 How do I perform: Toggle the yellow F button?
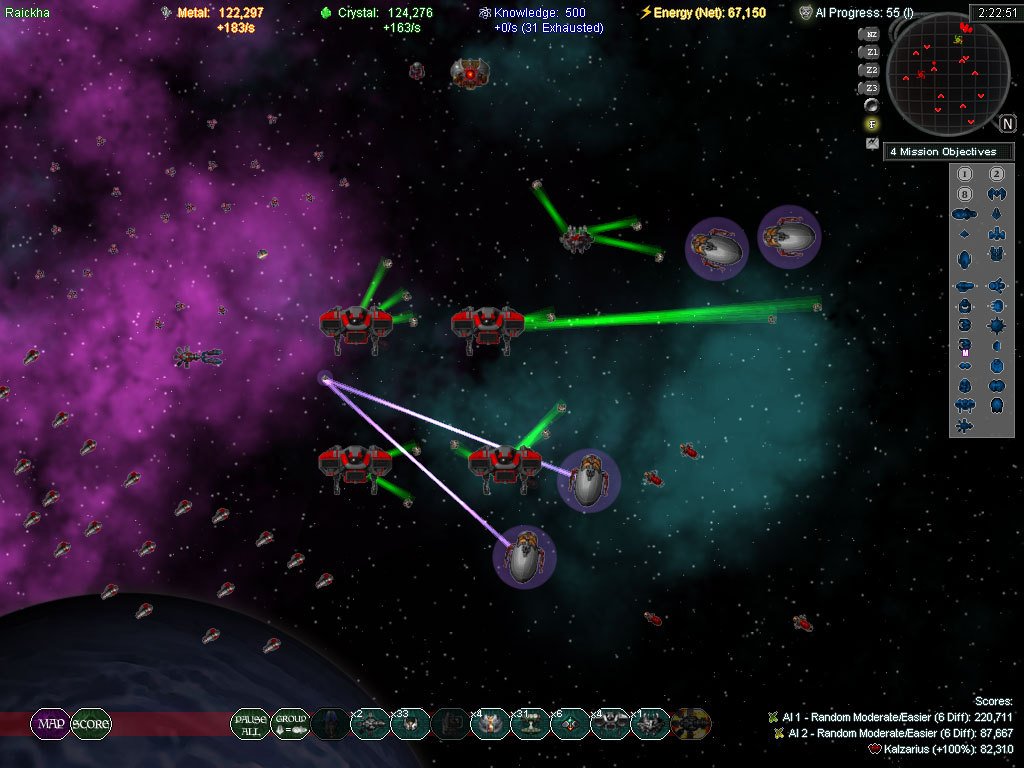pyautogui.click(x=872, y=124)
